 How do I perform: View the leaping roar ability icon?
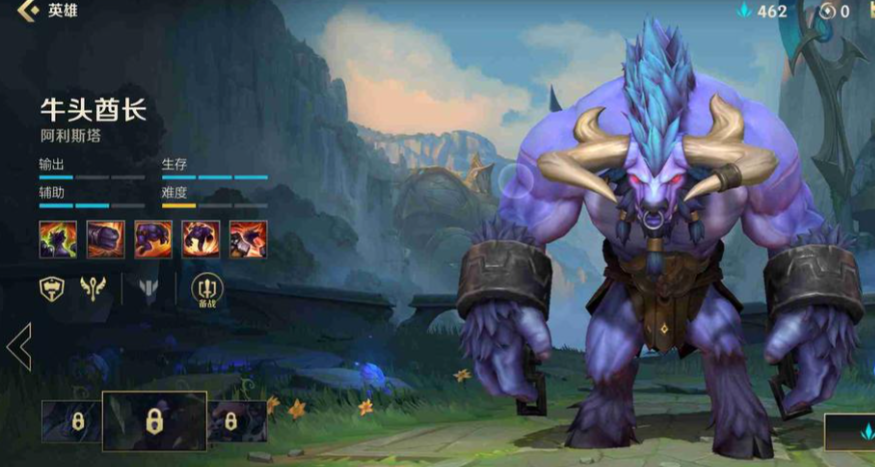[x=201, y=239]
